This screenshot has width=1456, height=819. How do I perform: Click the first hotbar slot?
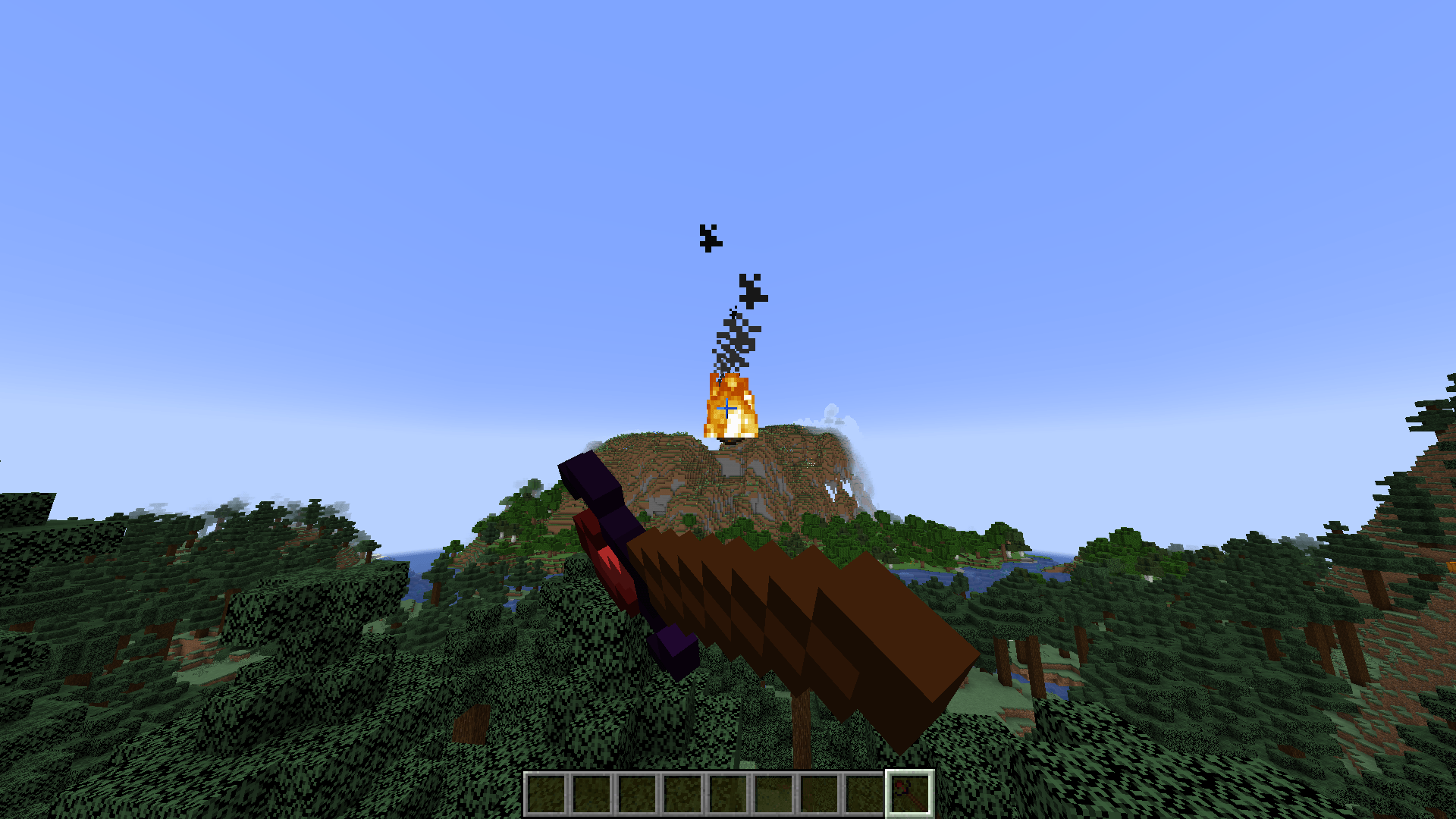(548, 793)
